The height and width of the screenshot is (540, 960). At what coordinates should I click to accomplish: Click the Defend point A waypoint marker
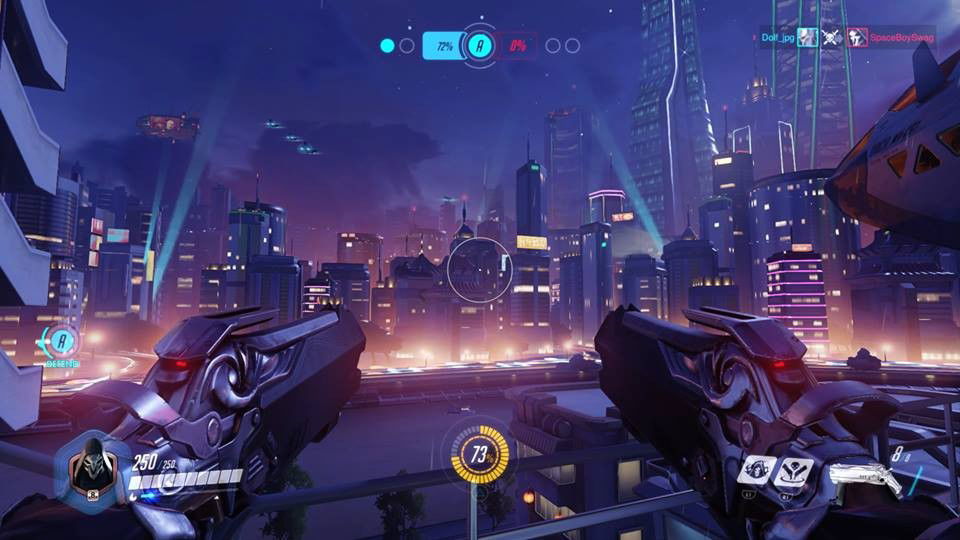(62, 342)
